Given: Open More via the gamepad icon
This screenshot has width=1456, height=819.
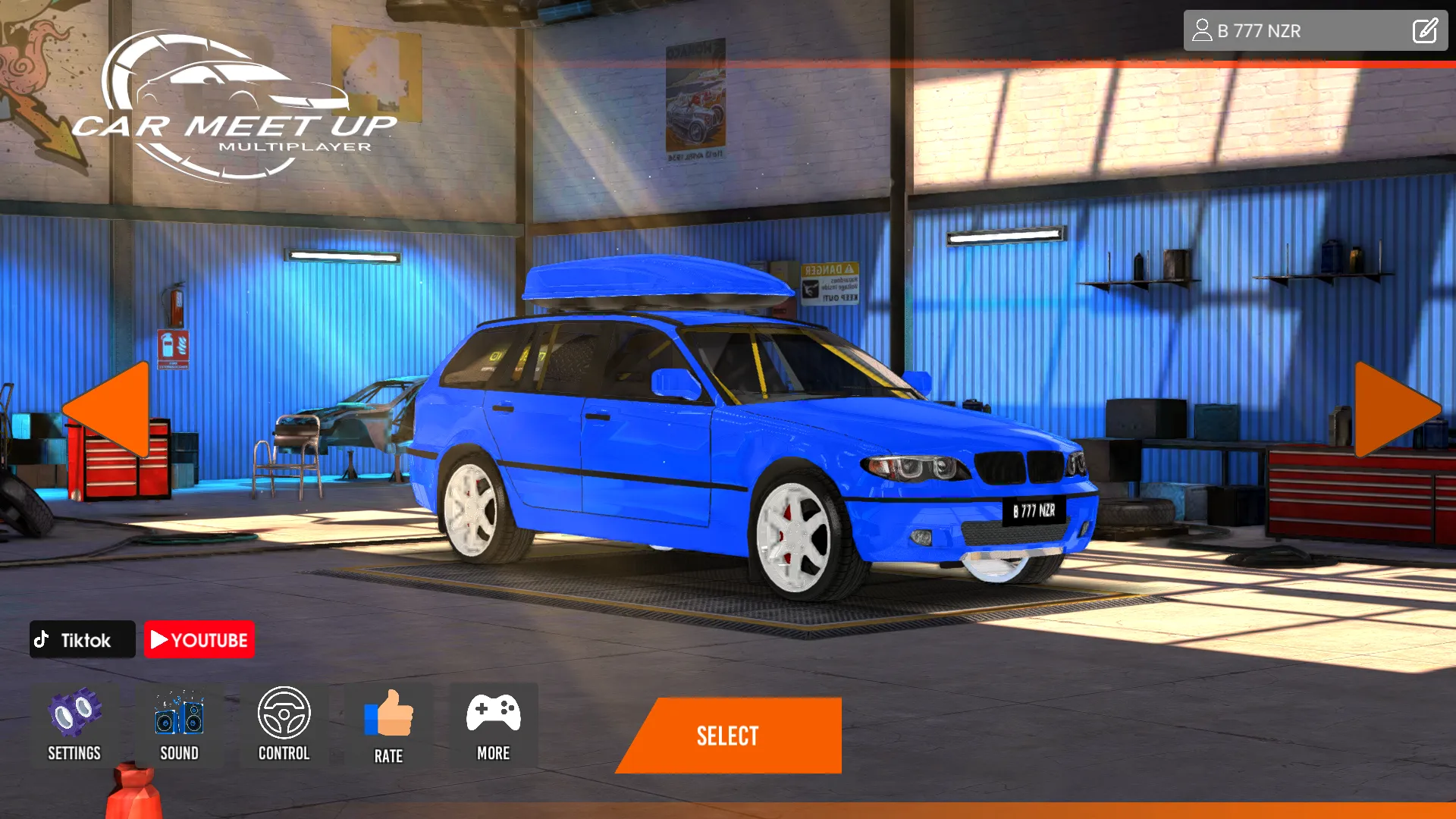Looking at the screenshot, I should point(493,713).
